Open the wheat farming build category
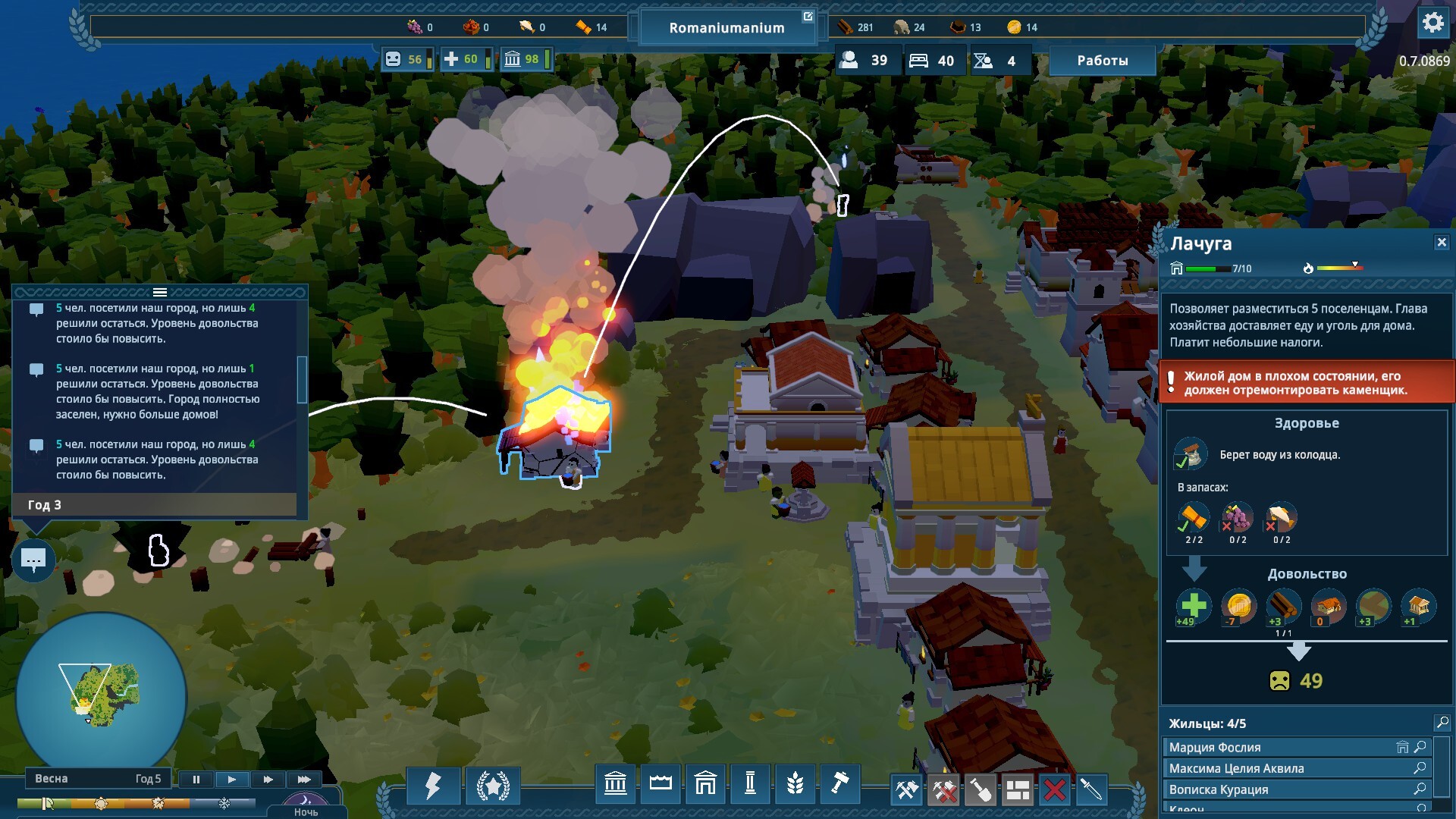The width and height of the screenshot is (1456, 819). pos(795,783)
